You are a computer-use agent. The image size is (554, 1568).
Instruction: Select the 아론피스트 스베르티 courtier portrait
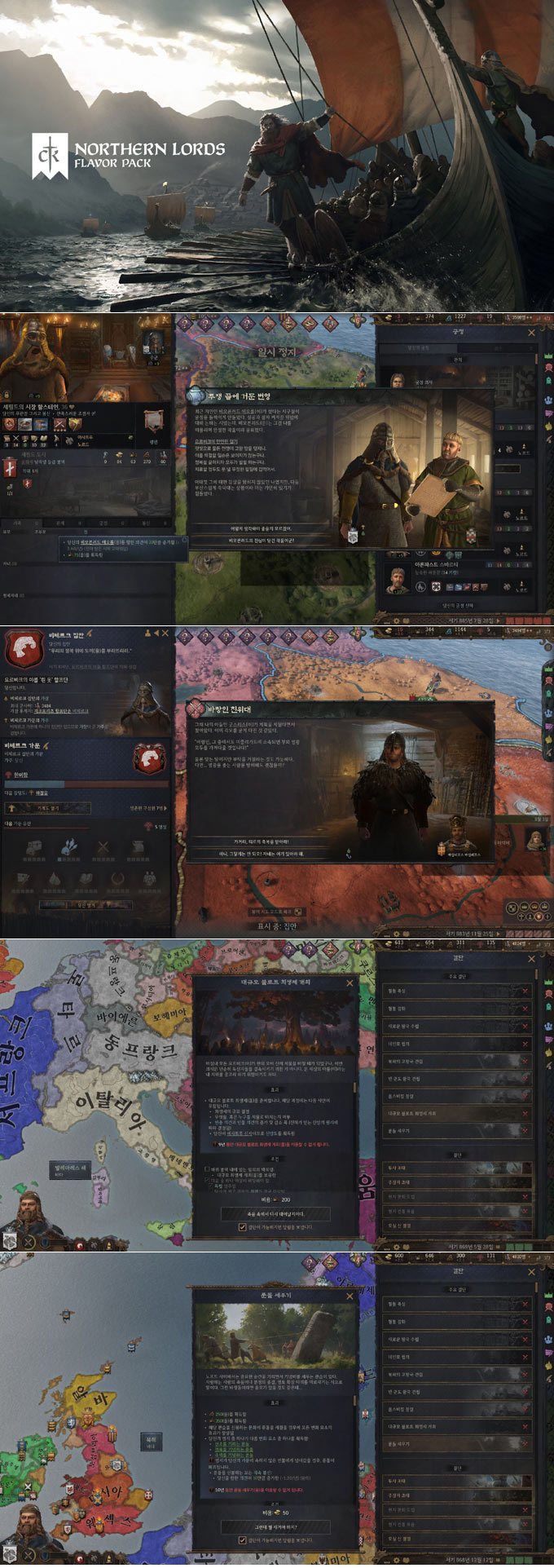[397, 580]
